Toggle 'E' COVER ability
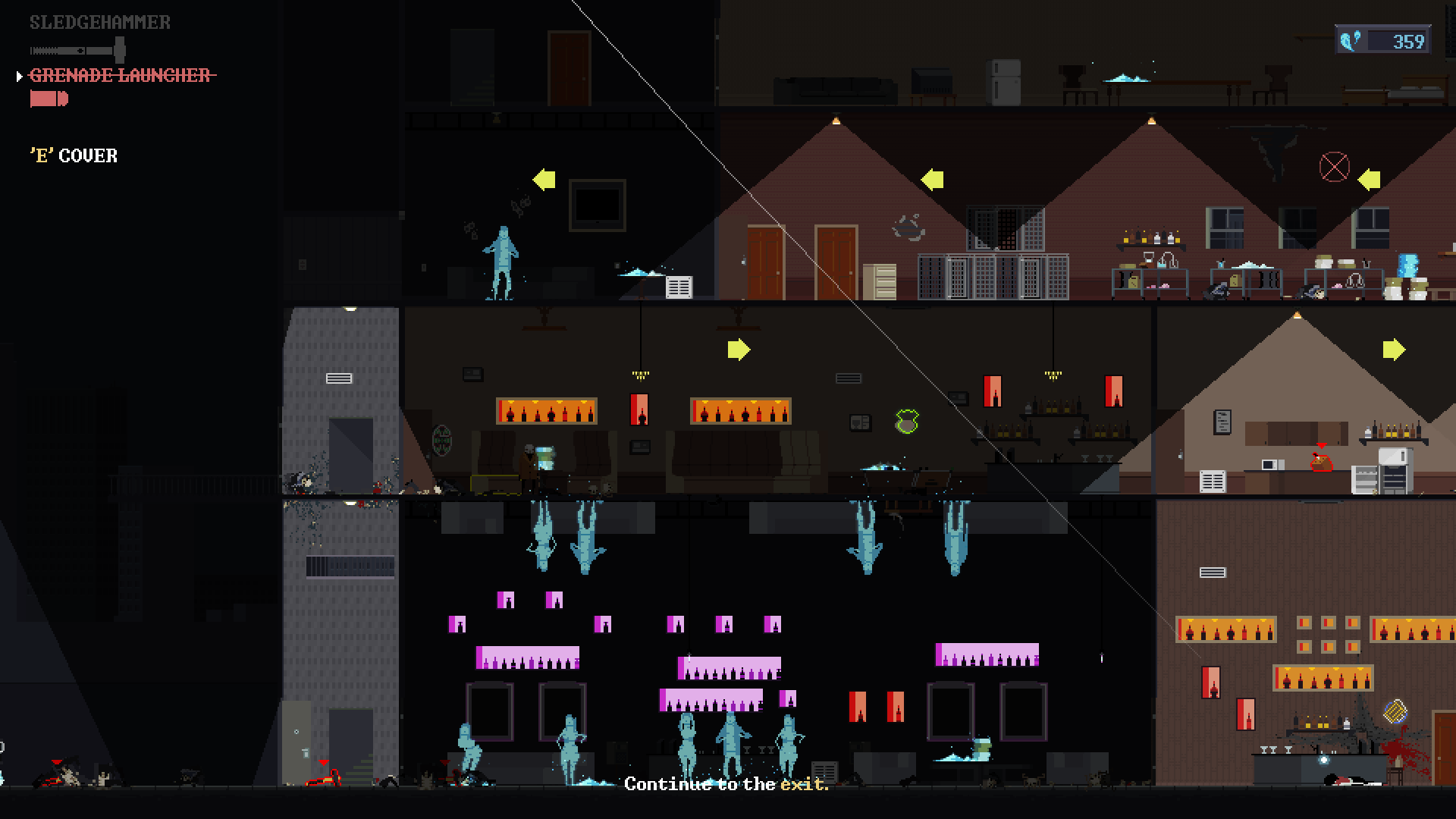This screenshot has height=819, width=1456. (x=74, y=155)
